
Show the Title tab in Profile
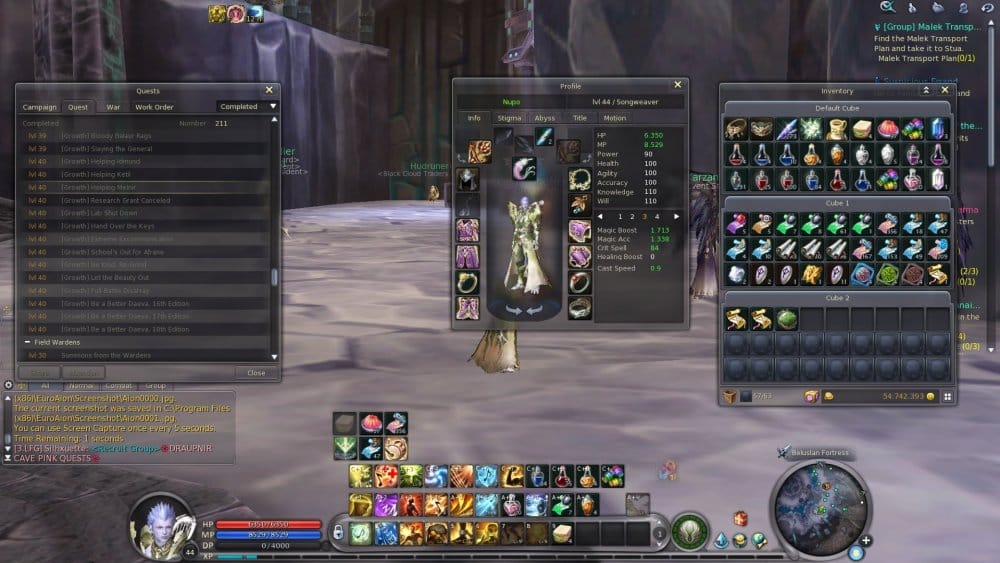click(579, 118)
